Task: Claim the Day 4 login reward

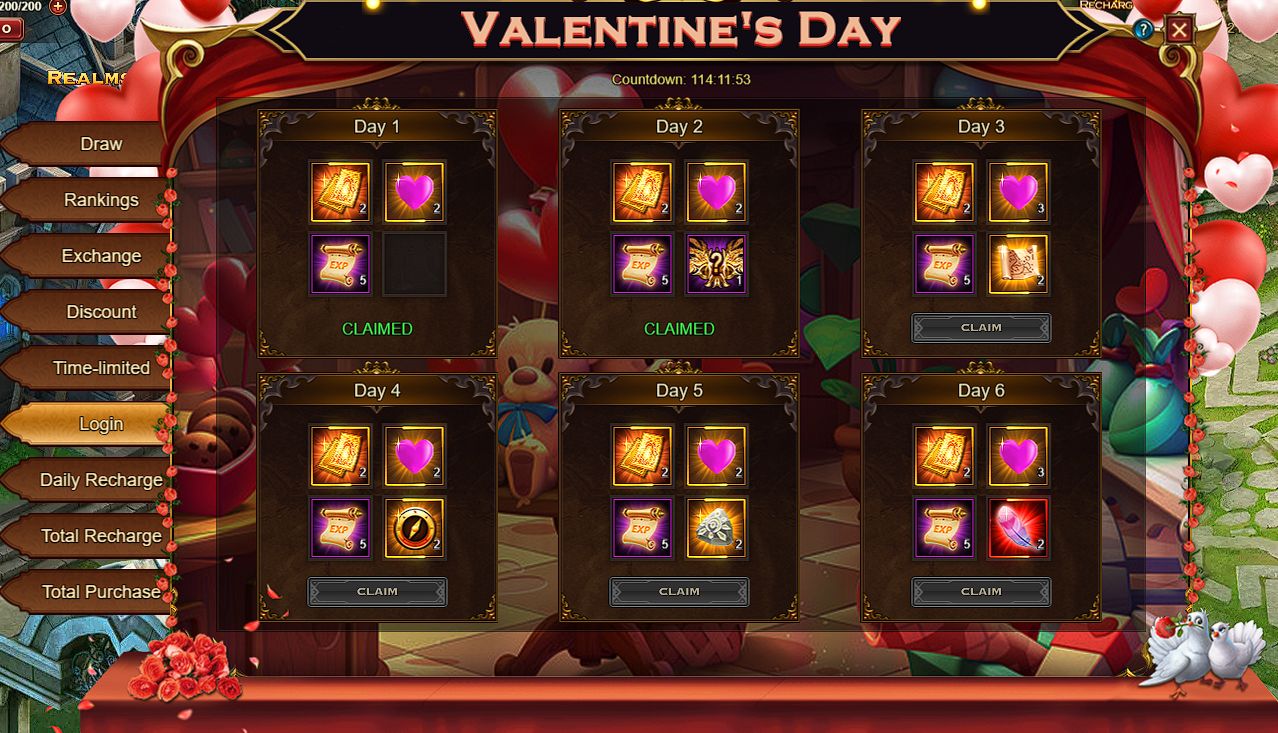Action: click(x=377, y=592)
